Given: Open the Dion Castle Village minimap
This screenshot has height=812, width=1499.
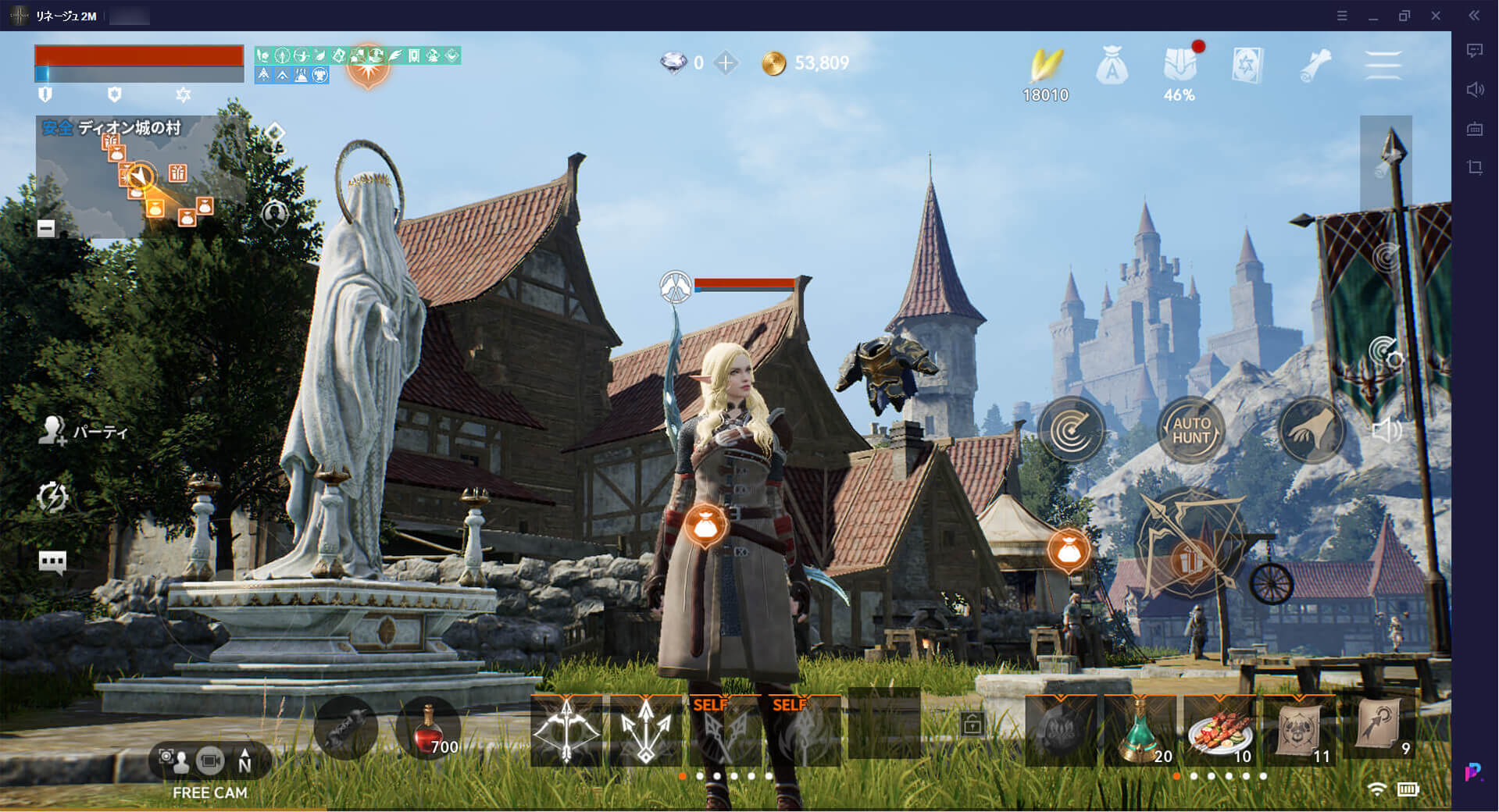Looking at the screenshot, I should tap(141, 176).
